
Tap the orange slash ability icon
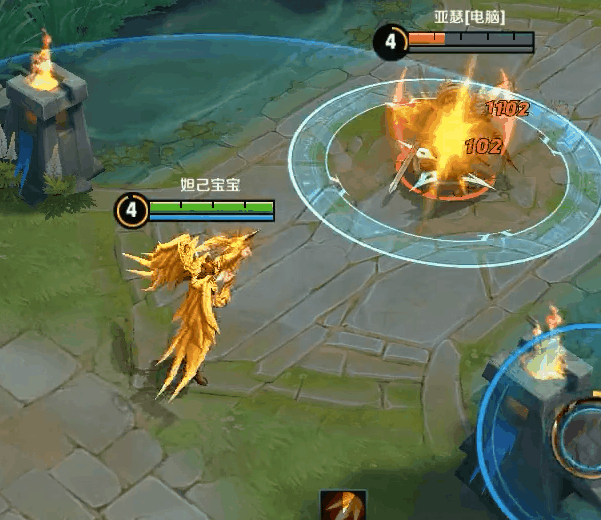[343, 506]
